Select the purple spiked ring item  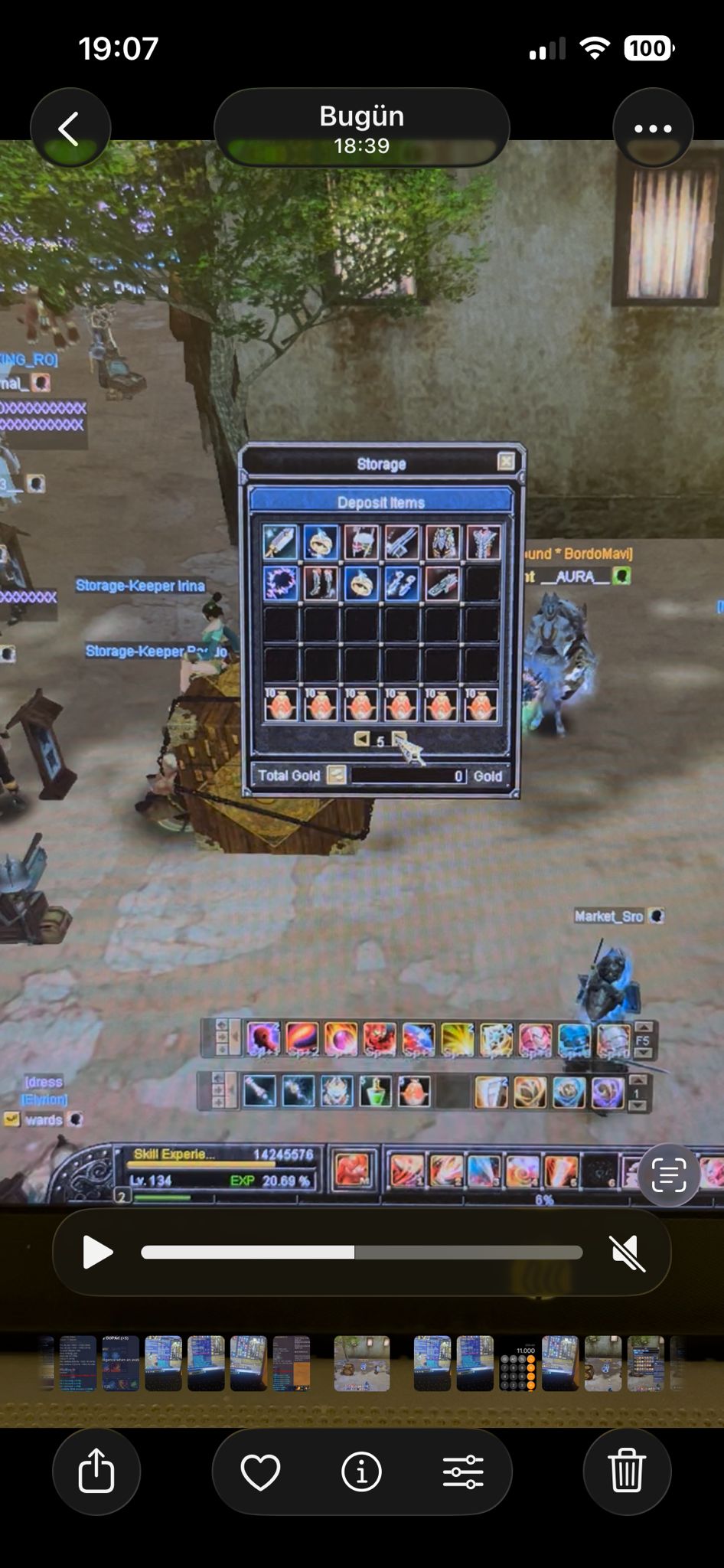(x=280, y=583)
